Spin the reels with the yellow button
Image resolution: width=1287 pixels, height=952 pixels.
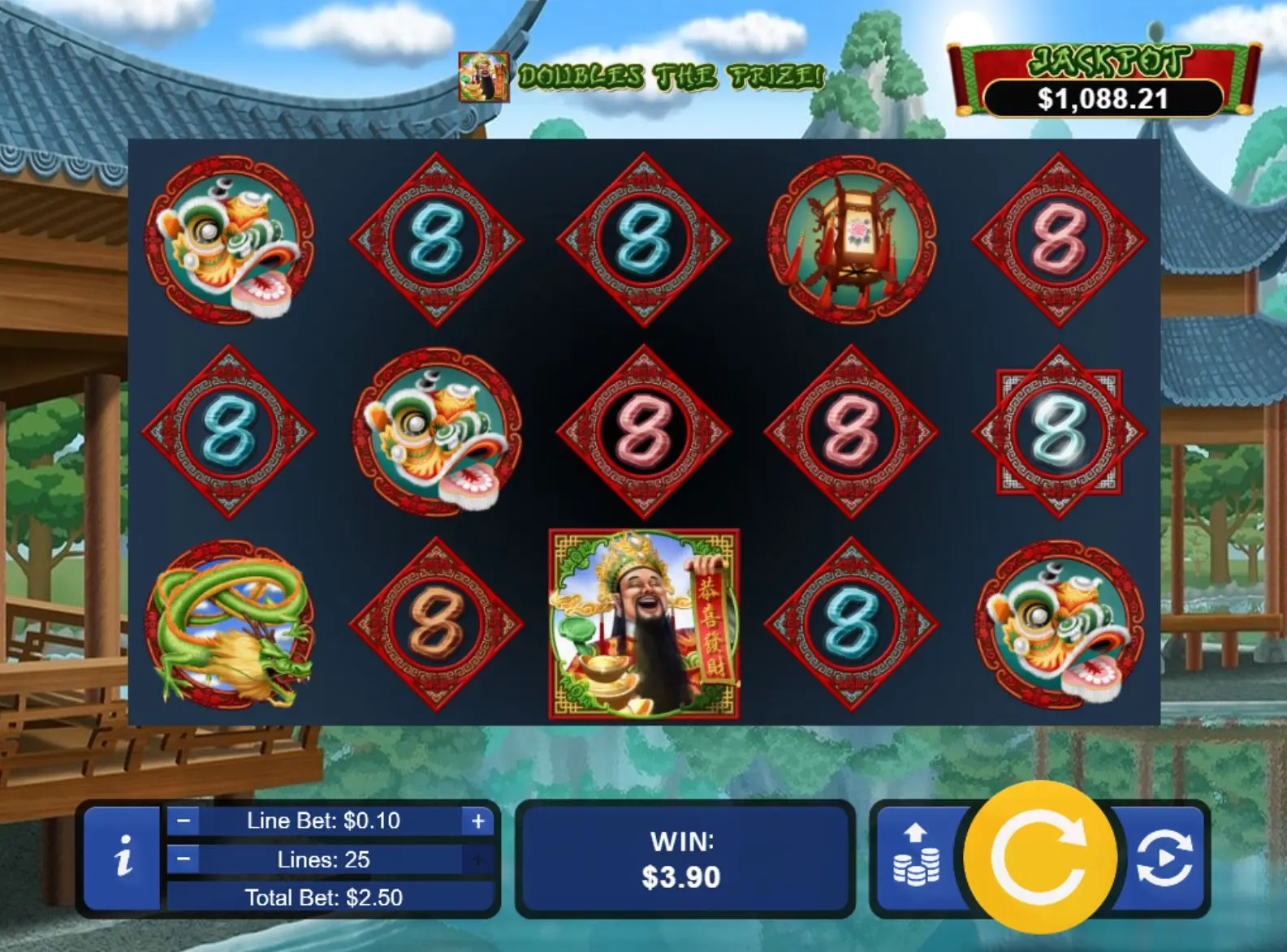click(x=1039, y=857)
